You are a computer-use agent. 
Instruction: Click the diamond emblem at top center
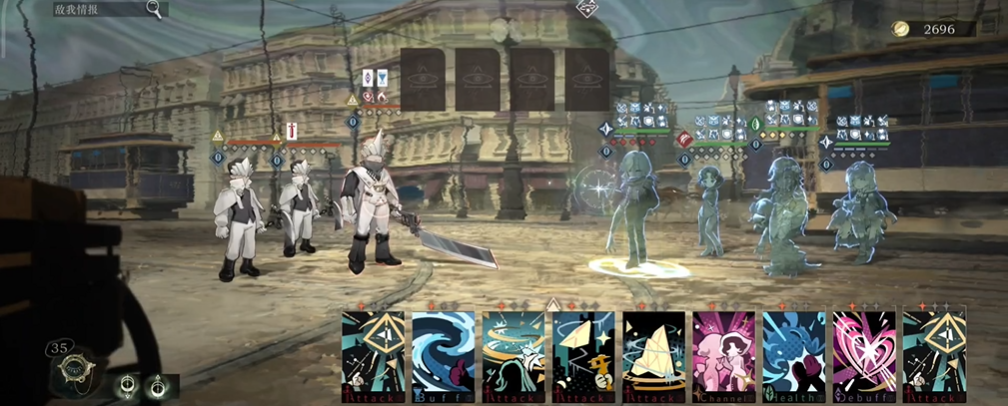588,9
